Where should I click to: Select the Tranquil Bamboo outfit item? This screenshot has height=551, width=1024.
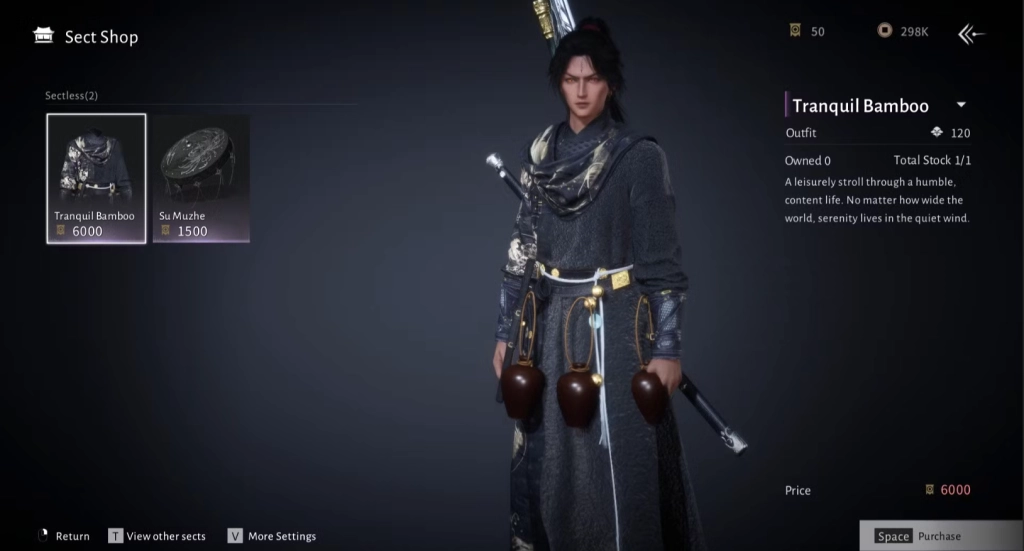pos(96,178)
